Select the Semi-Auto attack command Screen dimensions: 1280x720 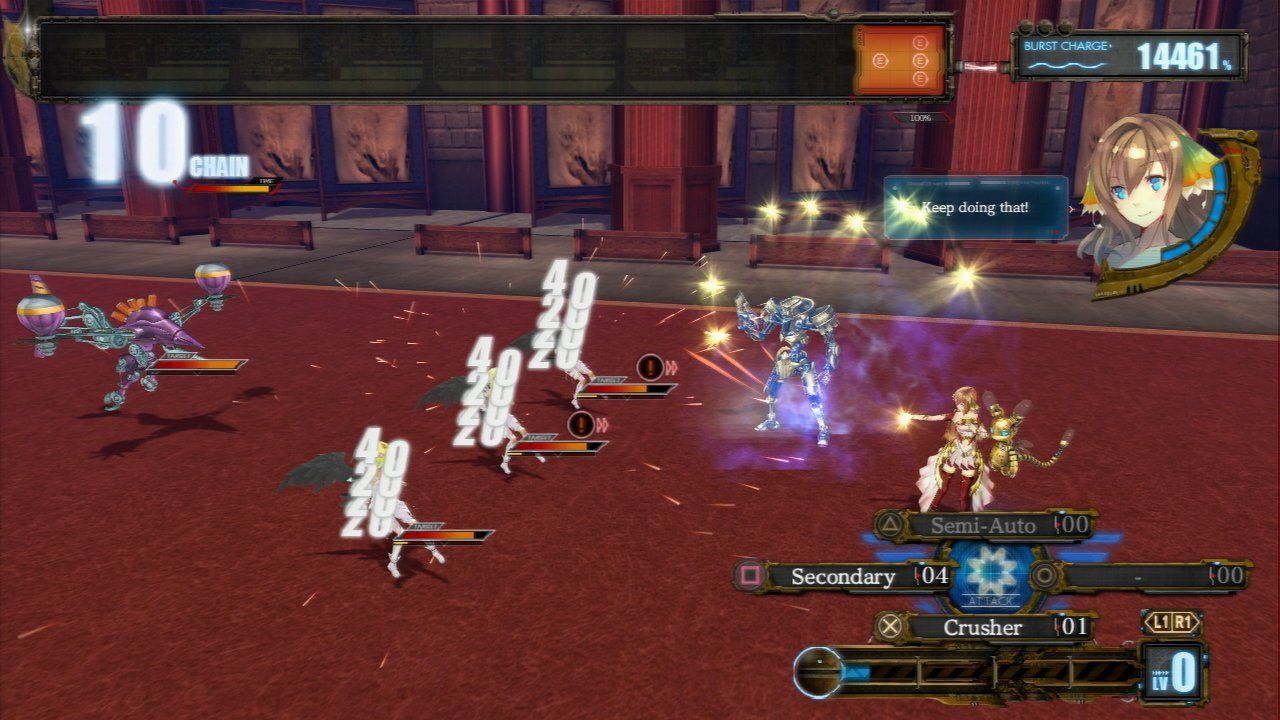[983, 525]
